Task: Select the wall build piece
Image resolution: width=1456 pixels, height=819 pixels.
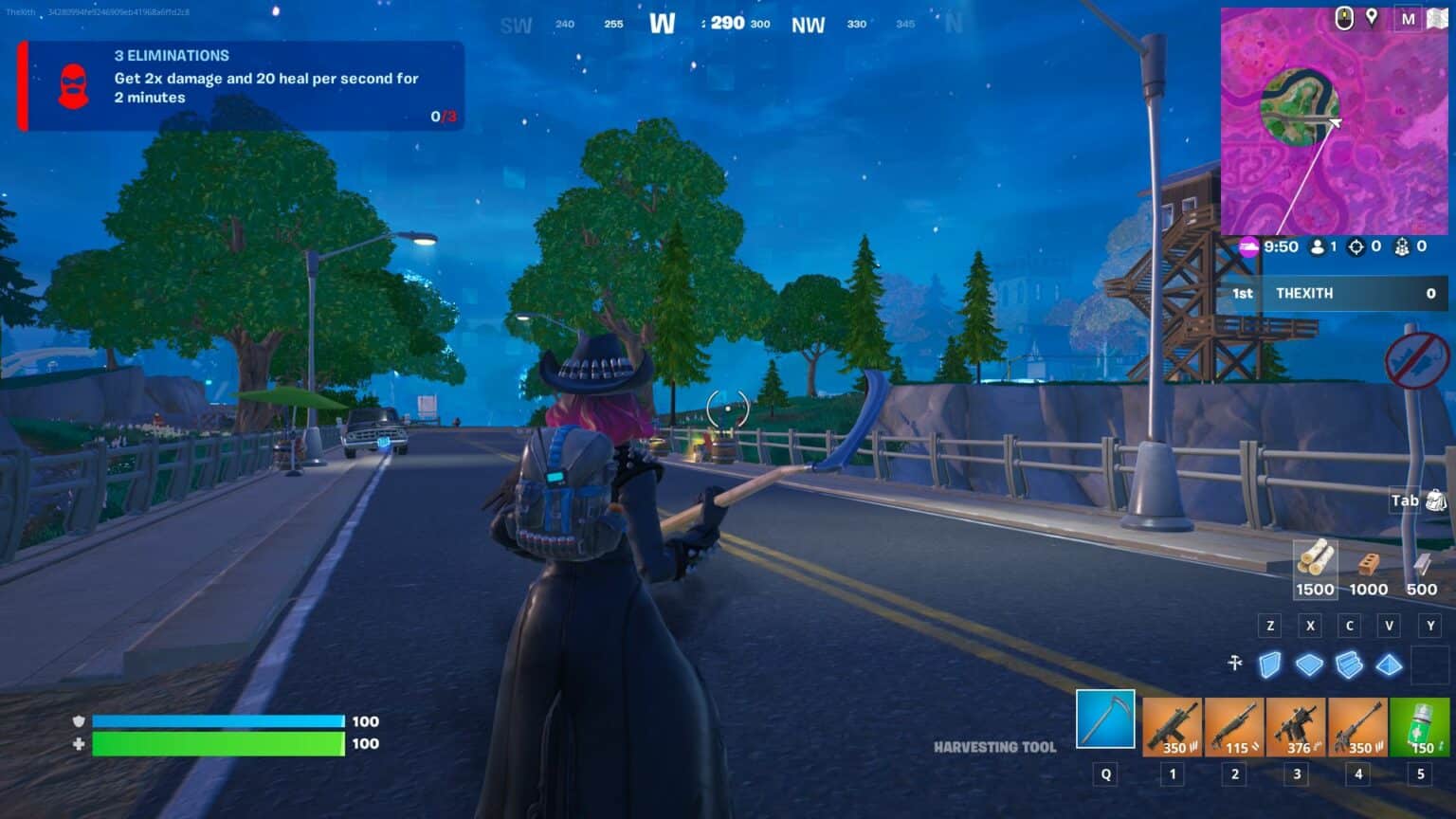Action: coord(1271,665)
